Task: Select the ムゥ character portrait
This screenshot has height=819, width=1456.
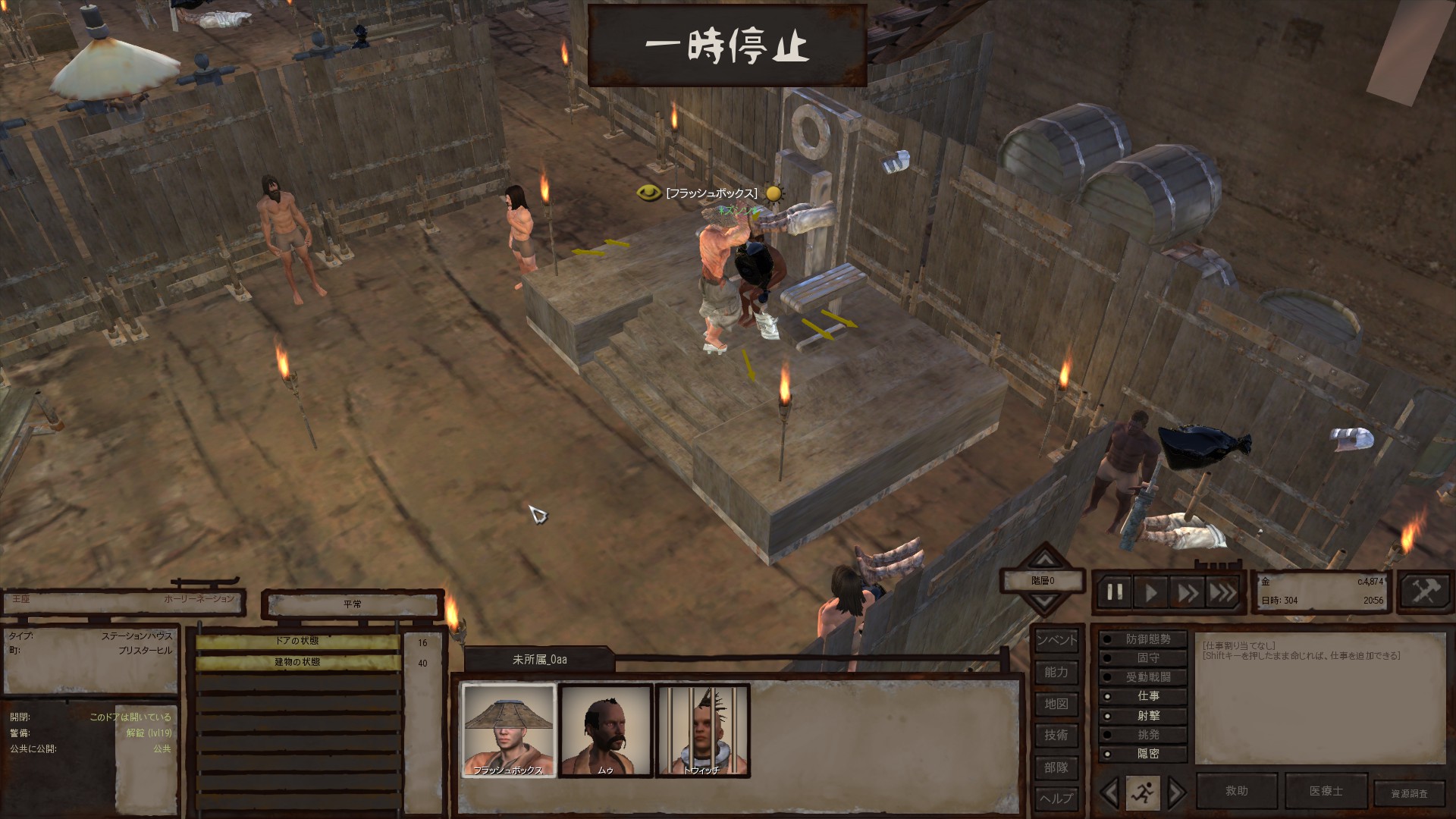Action: (606, 730)
